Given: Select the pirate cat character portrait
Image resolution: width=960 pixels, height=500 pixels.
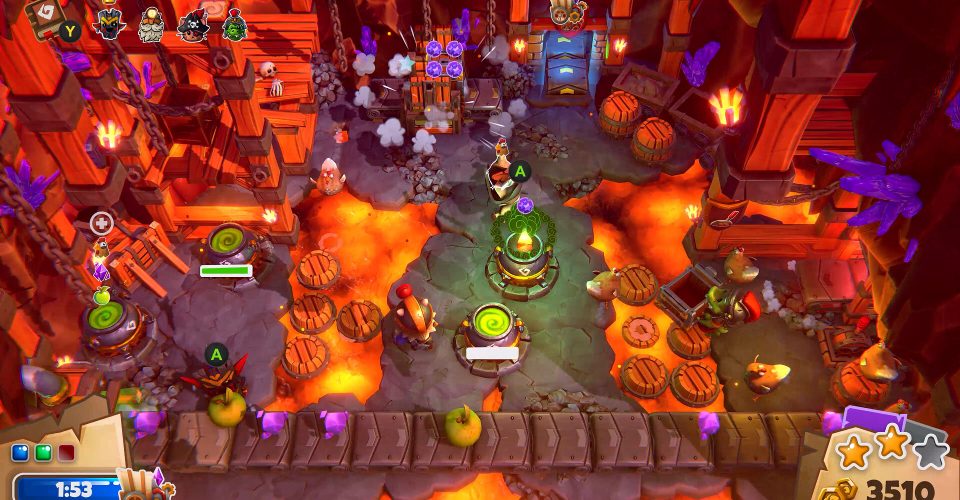Looking at the screenshot, I should coord(192,24).
